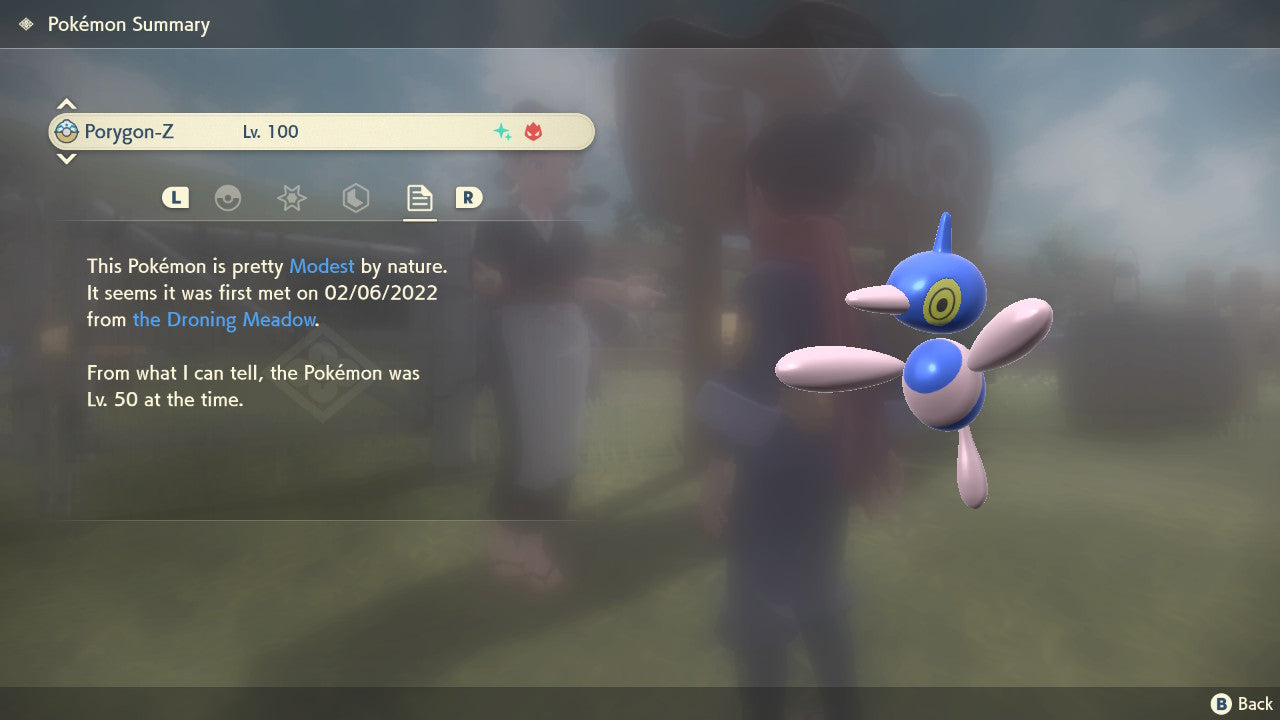The height and width of the screenshot is (720, 1280).
Task: Open the star-shaped moves tab
Action: point(291,198)
